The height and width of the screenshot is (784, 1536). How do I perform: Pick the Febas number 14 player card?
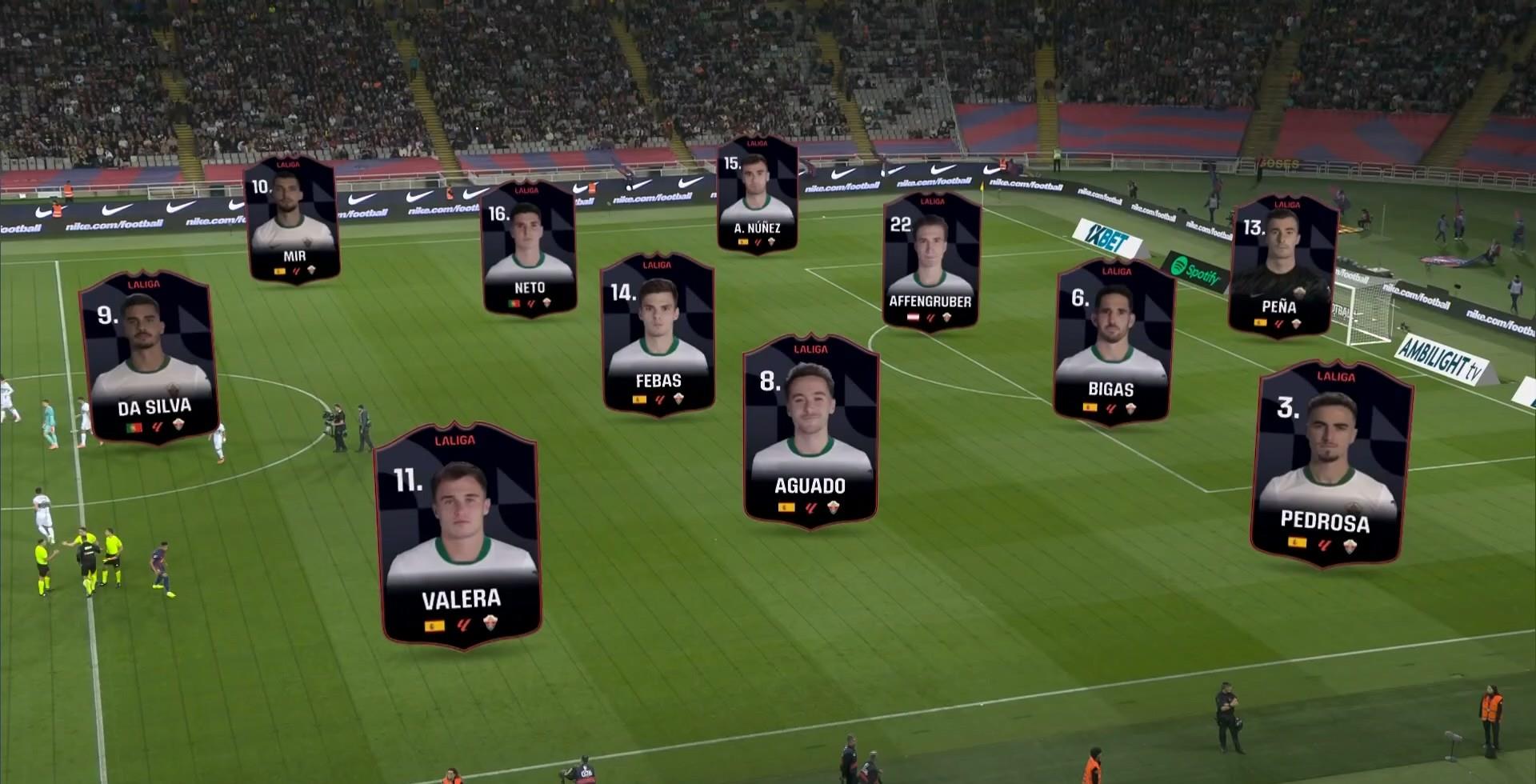658,334
